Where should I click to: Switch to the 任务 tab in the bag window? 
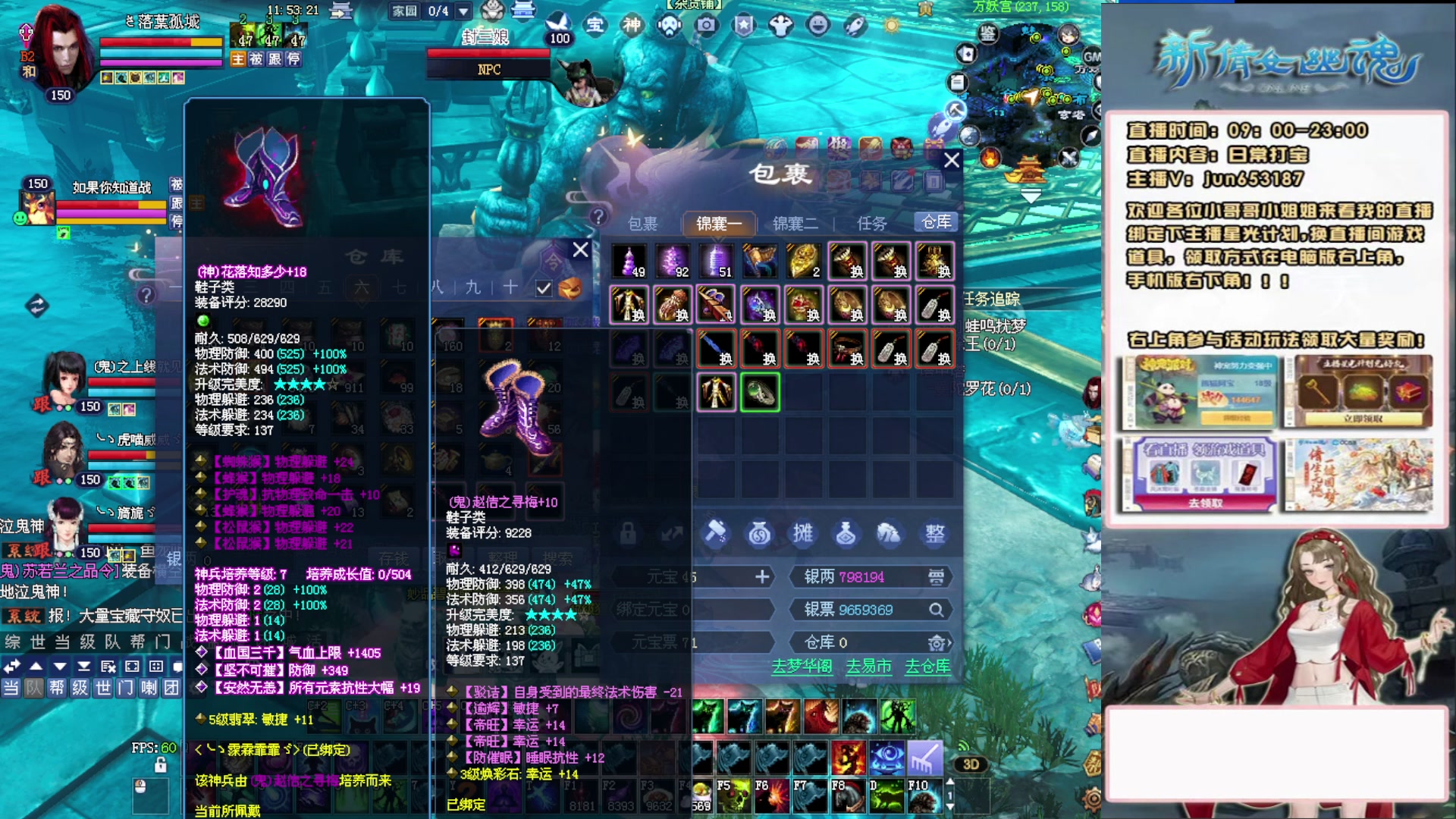click(874, 222)
